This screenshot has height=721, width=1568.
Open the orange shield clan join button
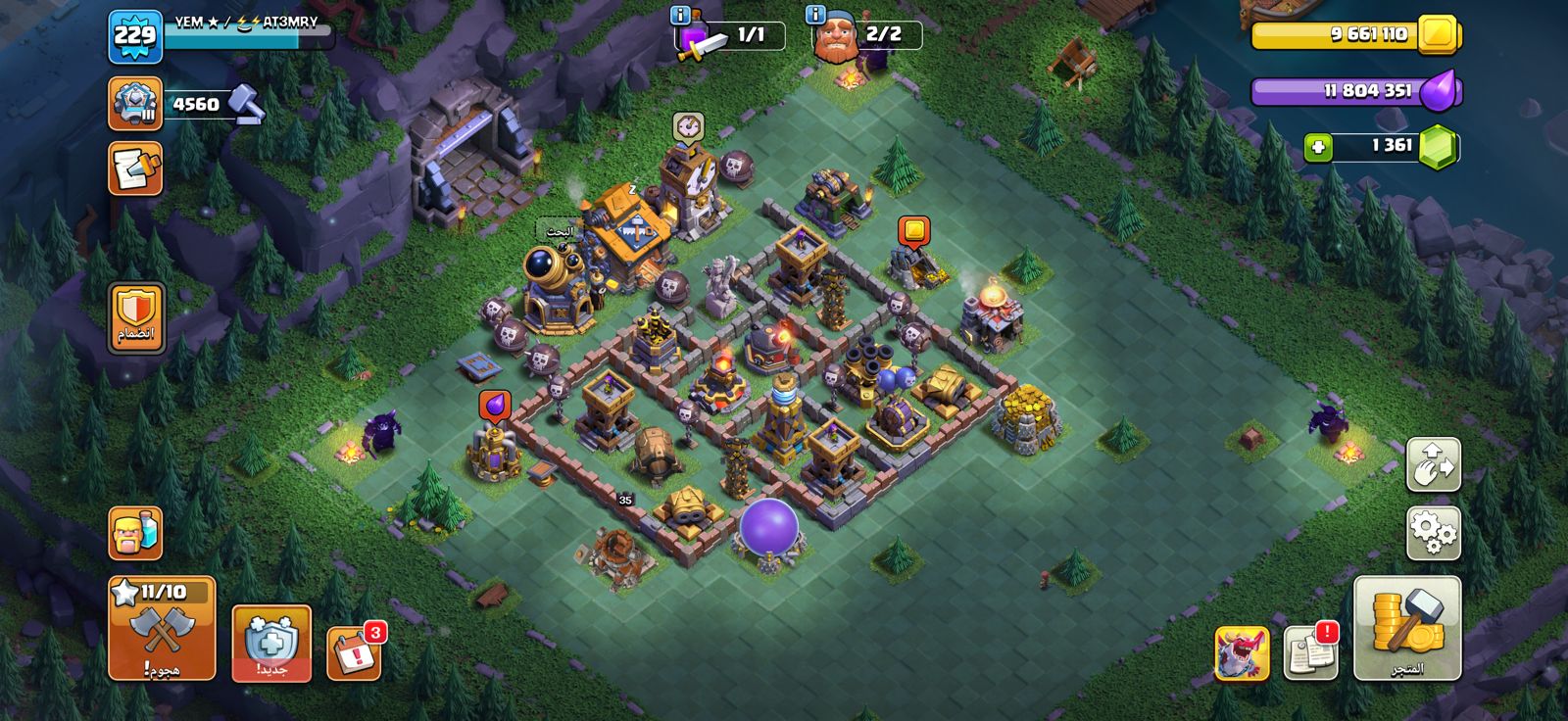pos(136,318)
